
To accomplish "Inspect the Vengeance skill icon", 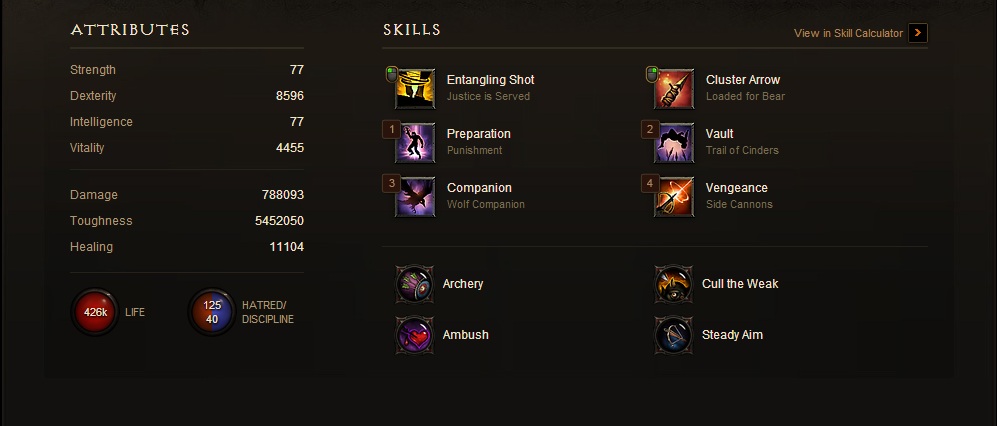I will [x=674, y=197].
